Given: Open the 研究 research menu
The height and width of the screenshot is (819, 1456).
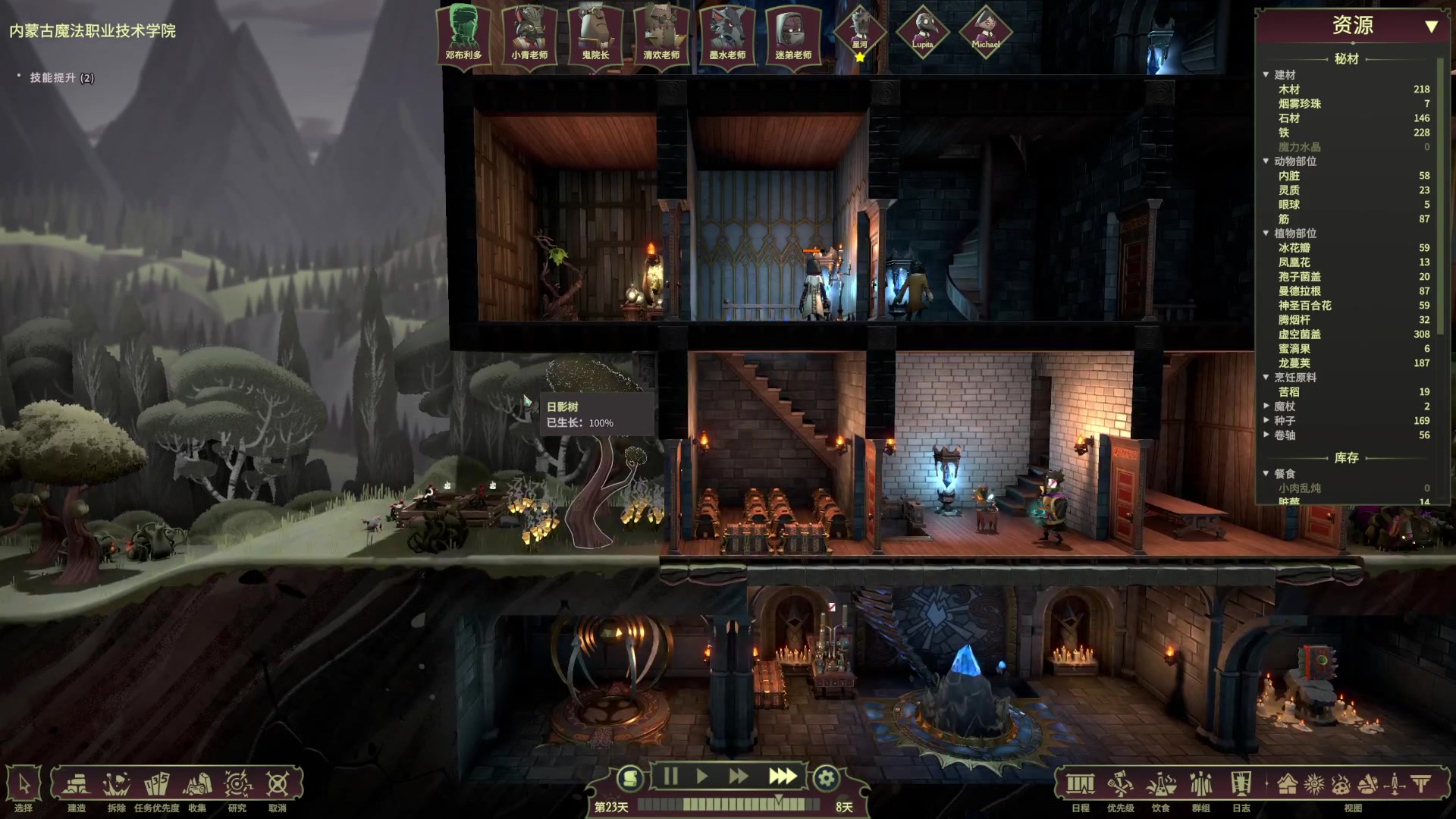Looking at the screenshot, I should 237,785.
